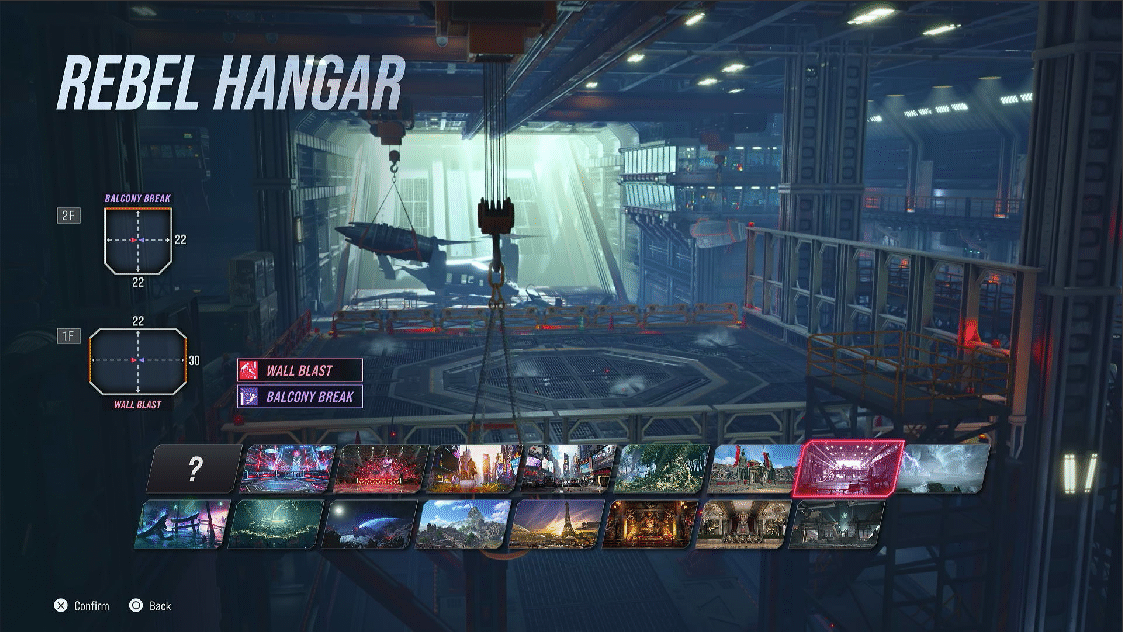Pick the torii gate night stage
Viewport: 1123px width, 632px height.
click(180, 525)
